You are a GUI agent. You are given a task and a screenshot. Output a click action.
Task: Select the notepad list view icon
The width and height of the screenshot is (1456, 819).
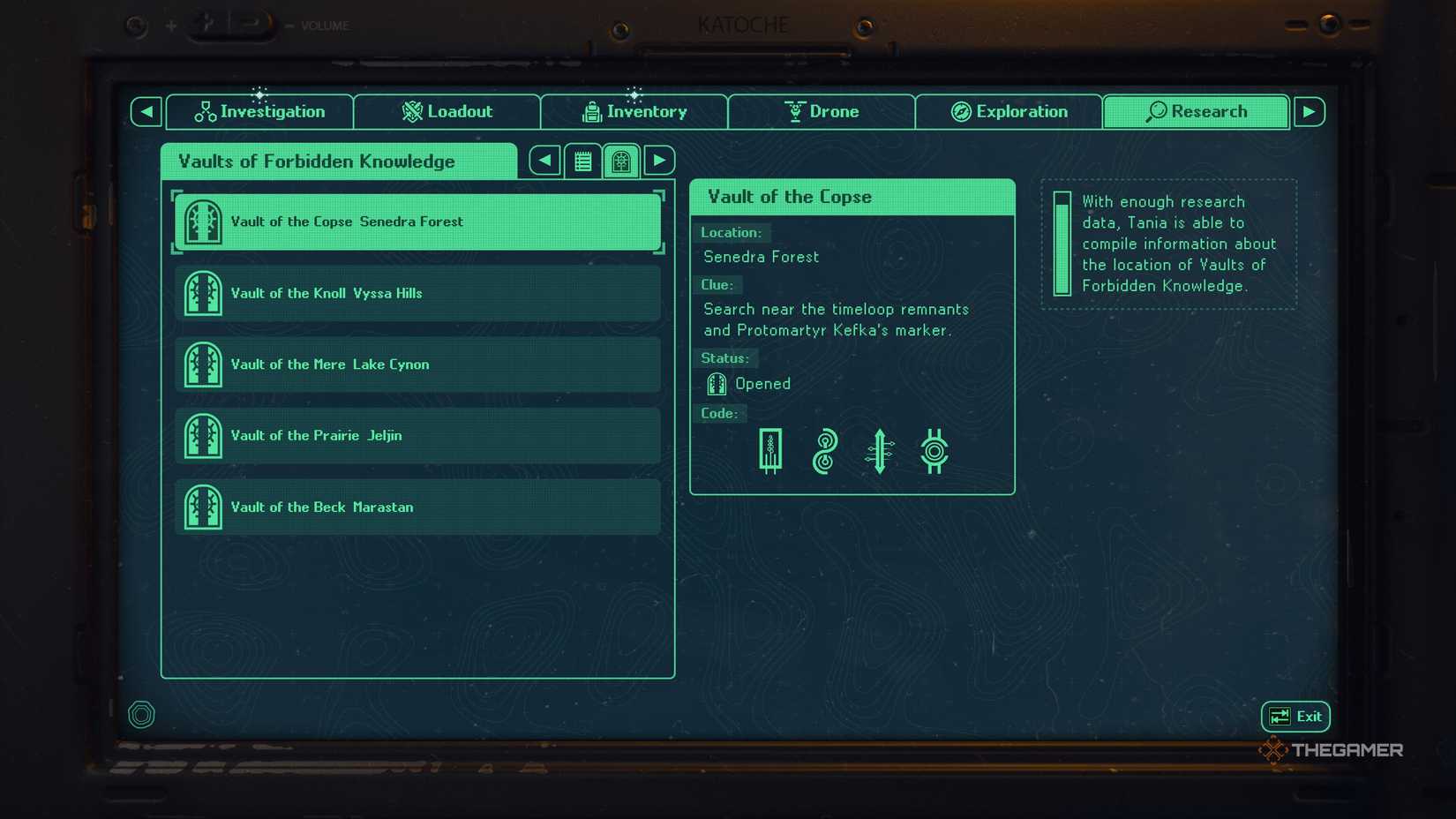click(582, 161)
